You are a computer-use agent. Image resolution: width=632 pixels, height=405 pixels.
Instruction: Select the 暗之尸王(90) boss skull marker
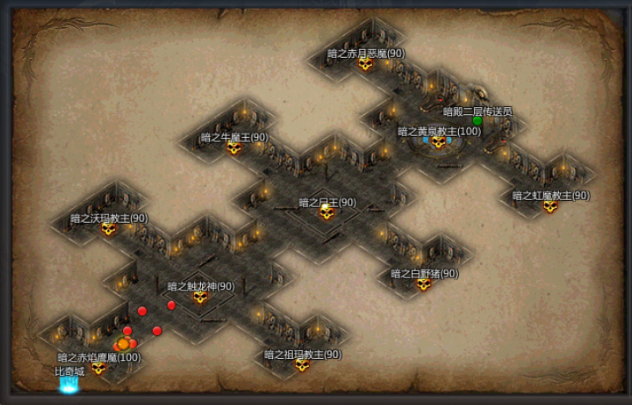click(326, 213)
